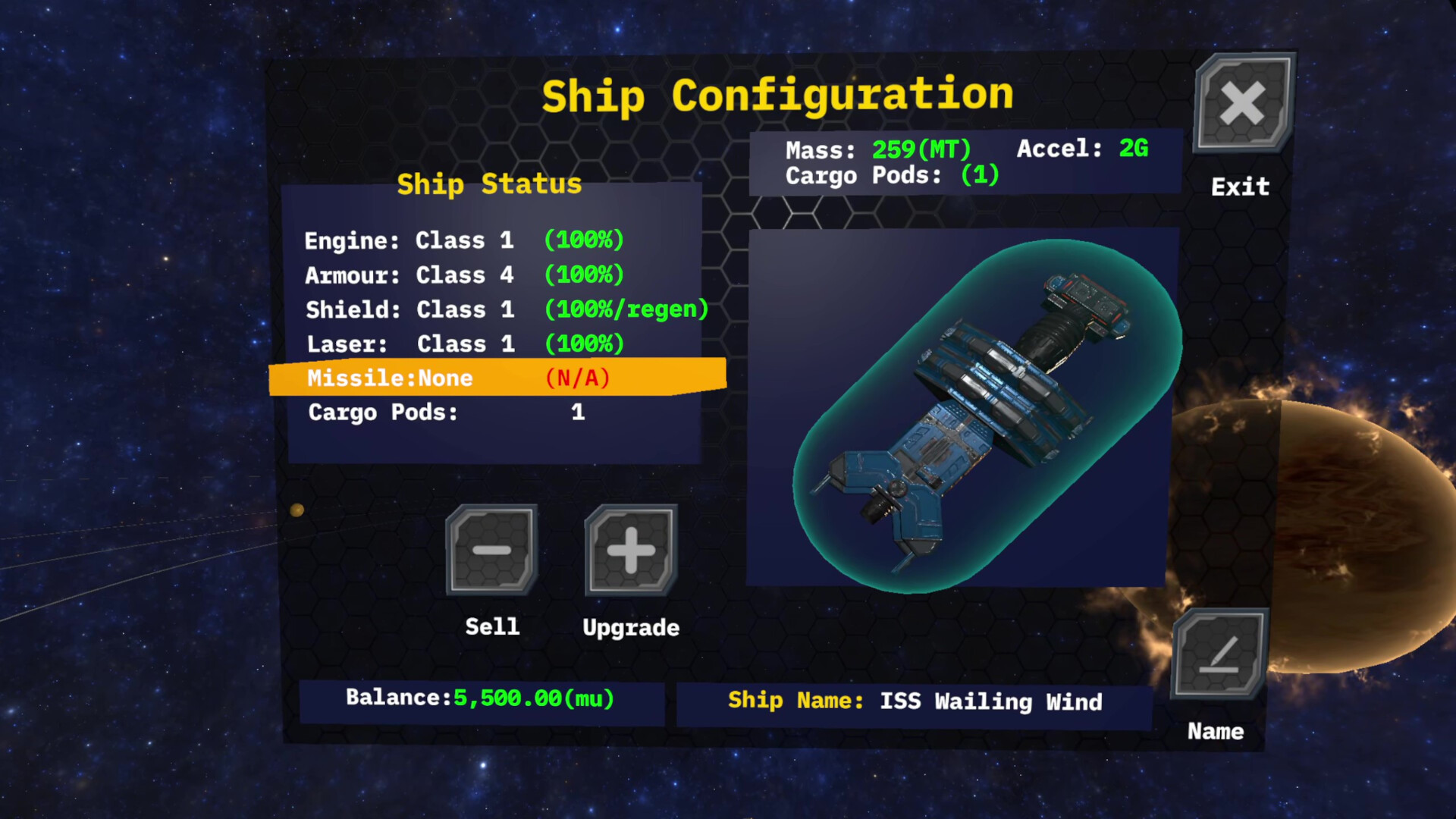The image size is (1456, 819).
Task: Select the X button above the Exit label
Action: pyautogui.click(x=1244, y=105)
